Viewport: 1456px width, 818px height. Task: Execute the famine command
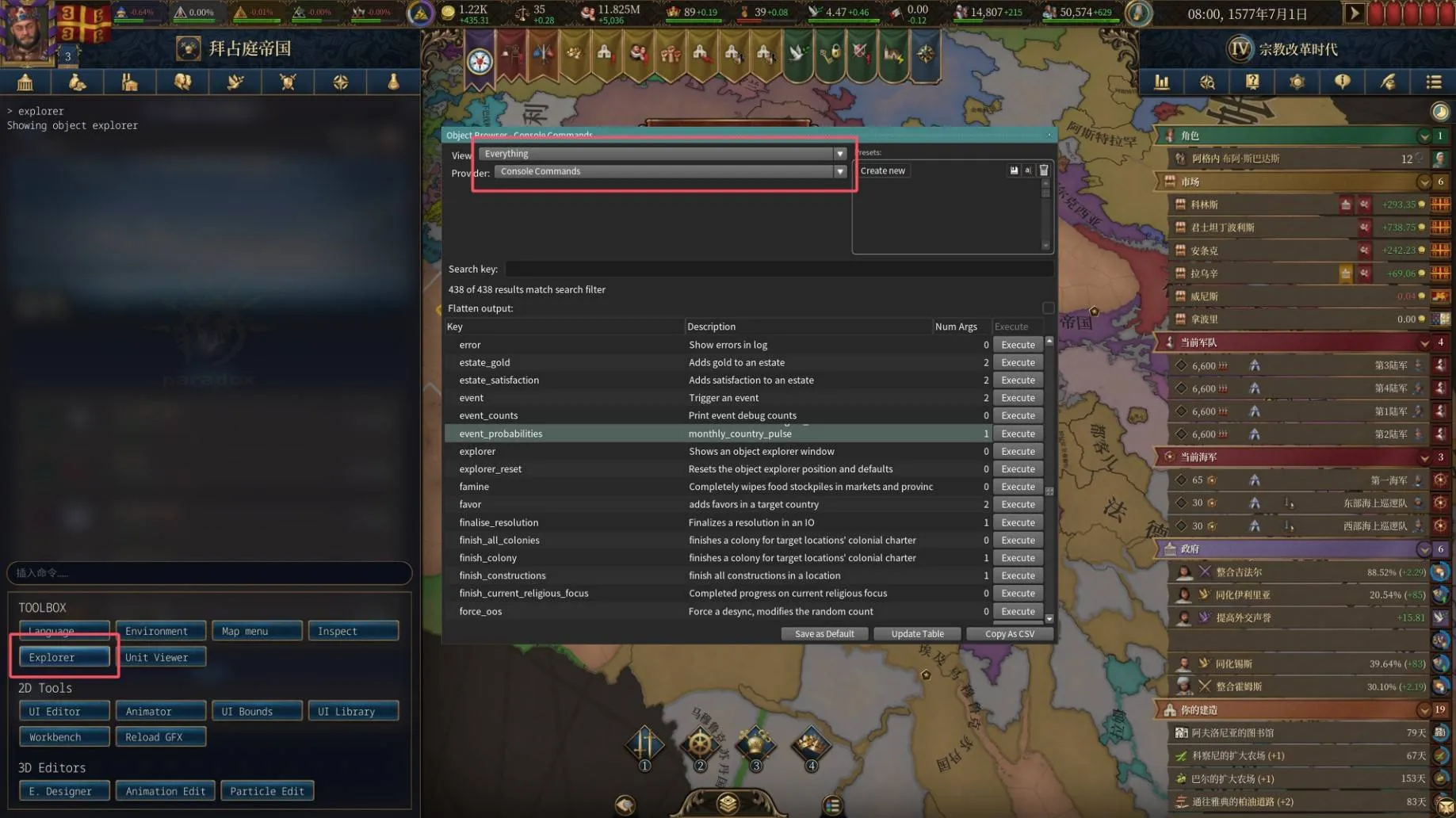[1018, 487]
